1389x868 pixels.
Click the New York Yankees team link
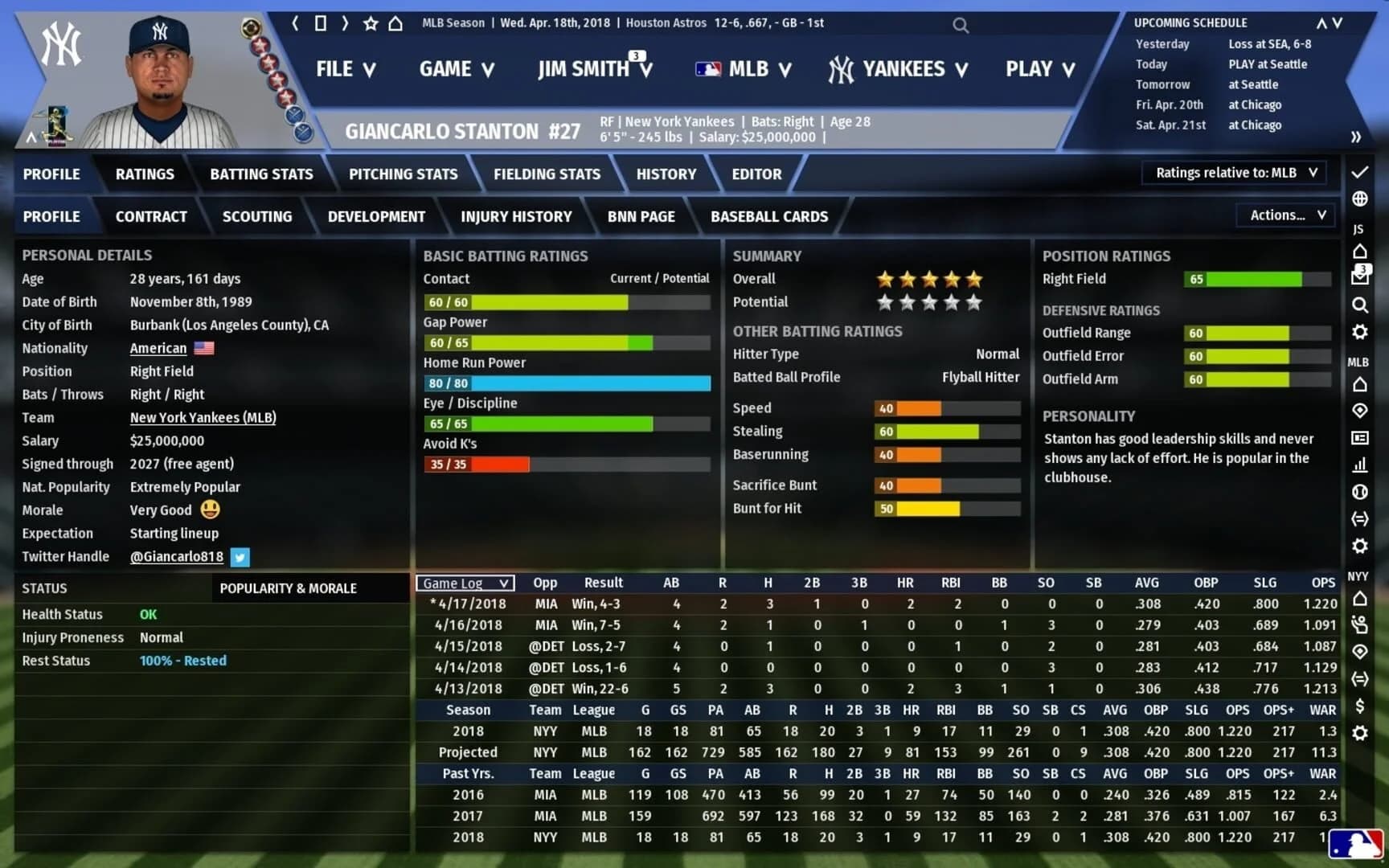pyautogui.click(x=202, y=417)
